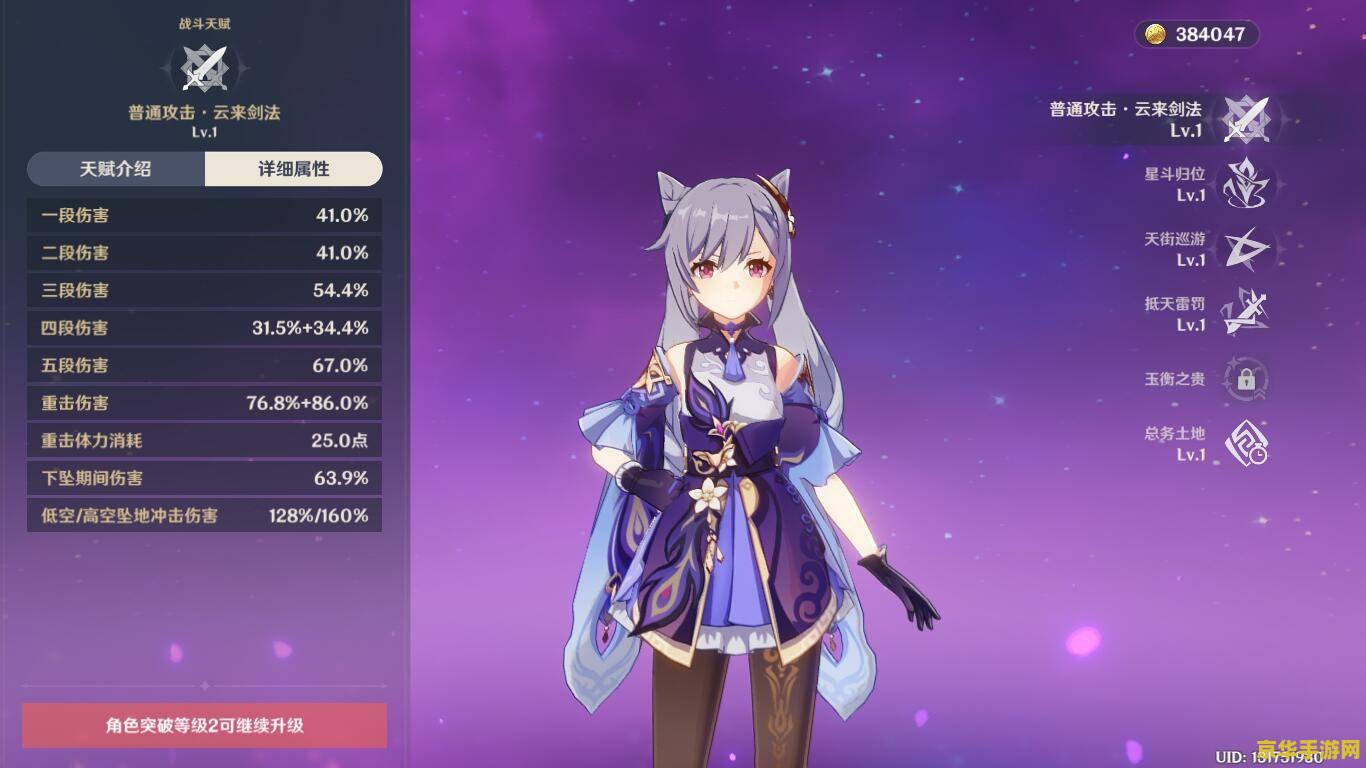The image size is (1366, 768).
Task: Click the mora coin balance counter
Action: coord(1196,34)
